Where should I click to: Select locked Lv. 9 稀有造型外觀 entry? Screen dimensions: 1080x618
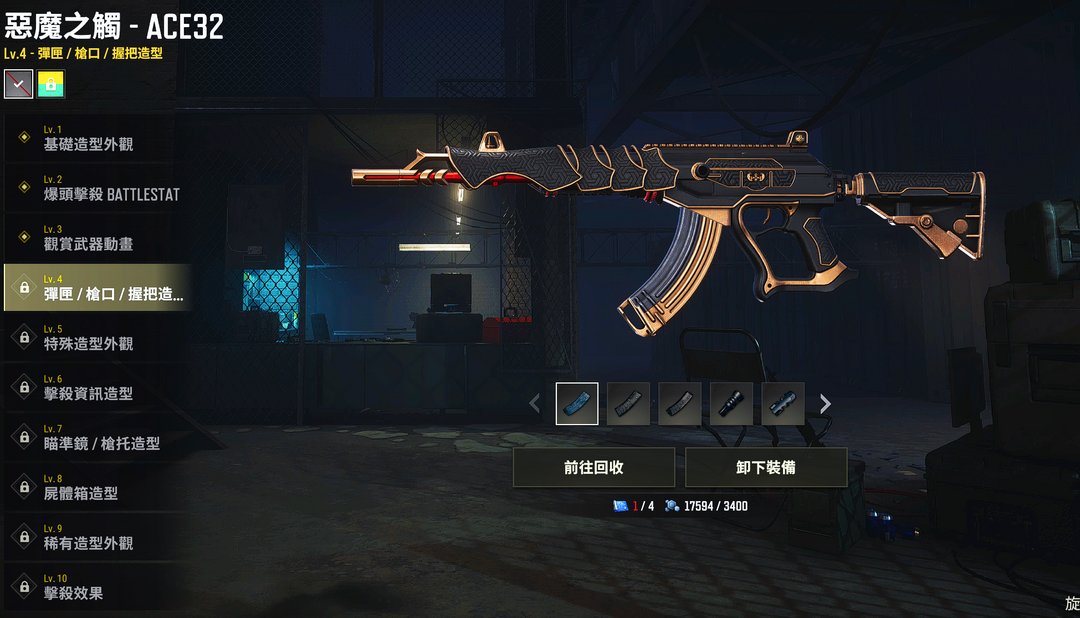tap(95, 538)
